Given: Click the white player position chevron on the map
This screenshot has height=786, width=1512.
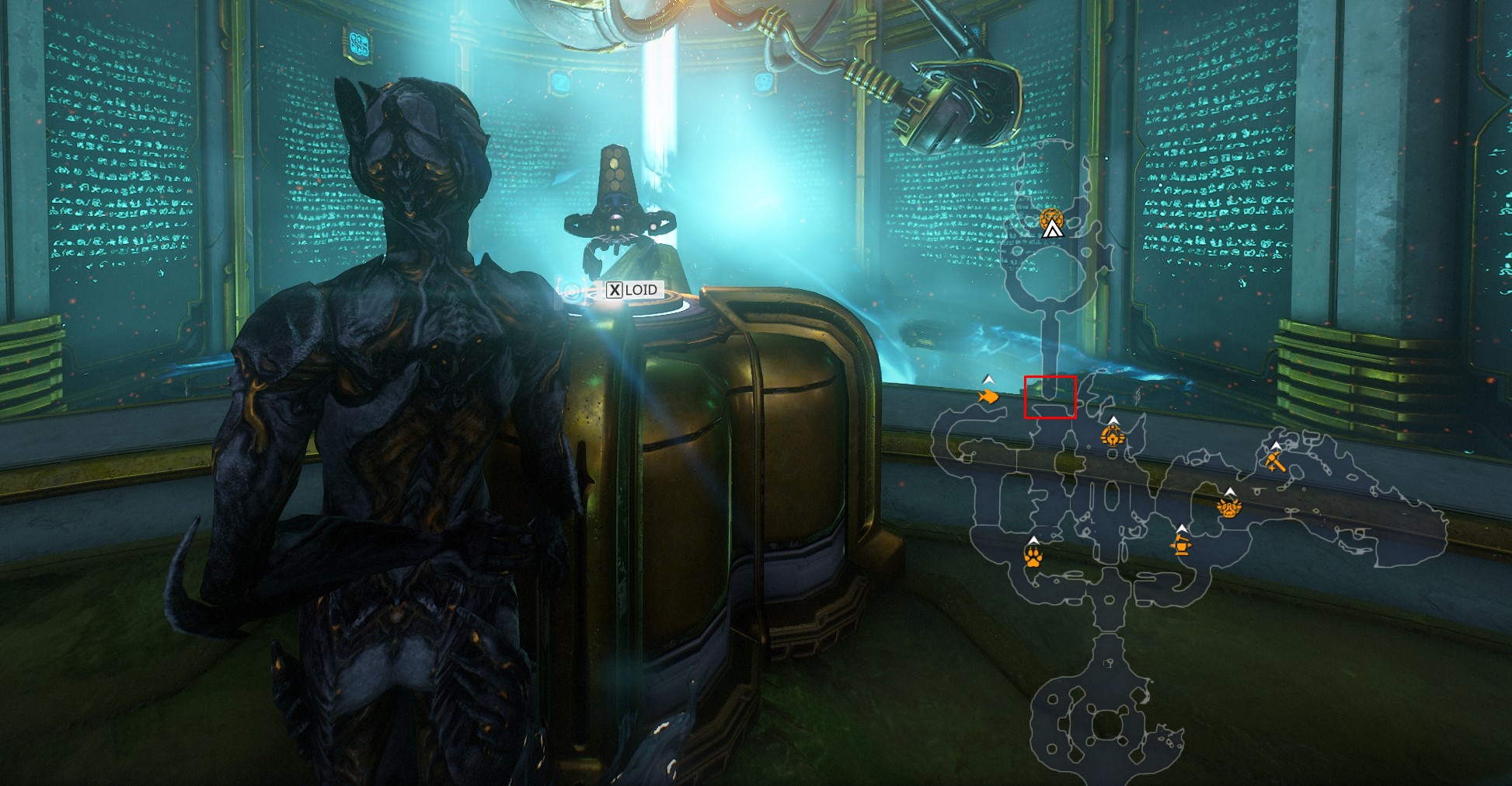Looking at the screenshot, I should tap(1052, 229).
